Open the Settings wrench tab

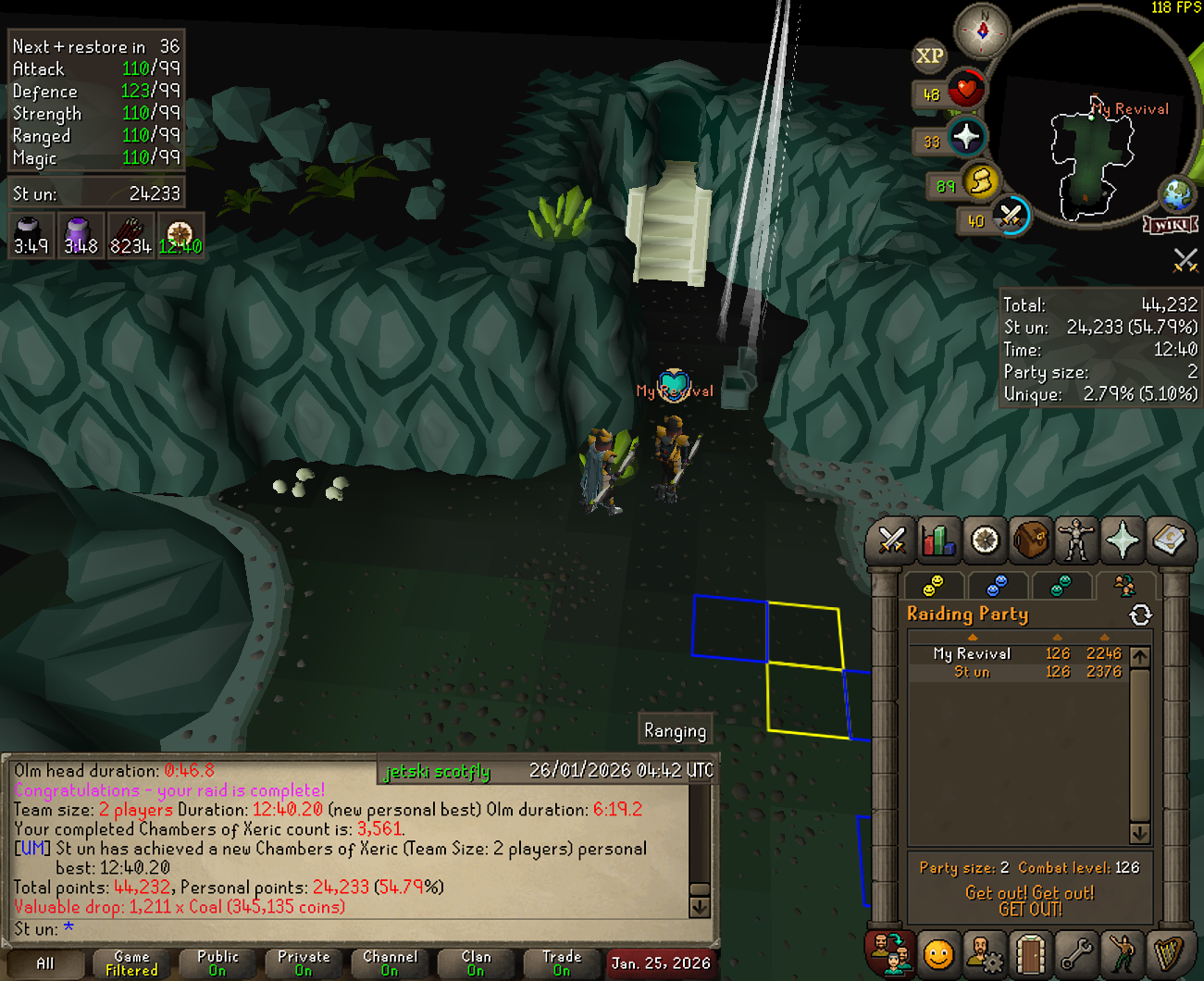[x=1076, y=953]
